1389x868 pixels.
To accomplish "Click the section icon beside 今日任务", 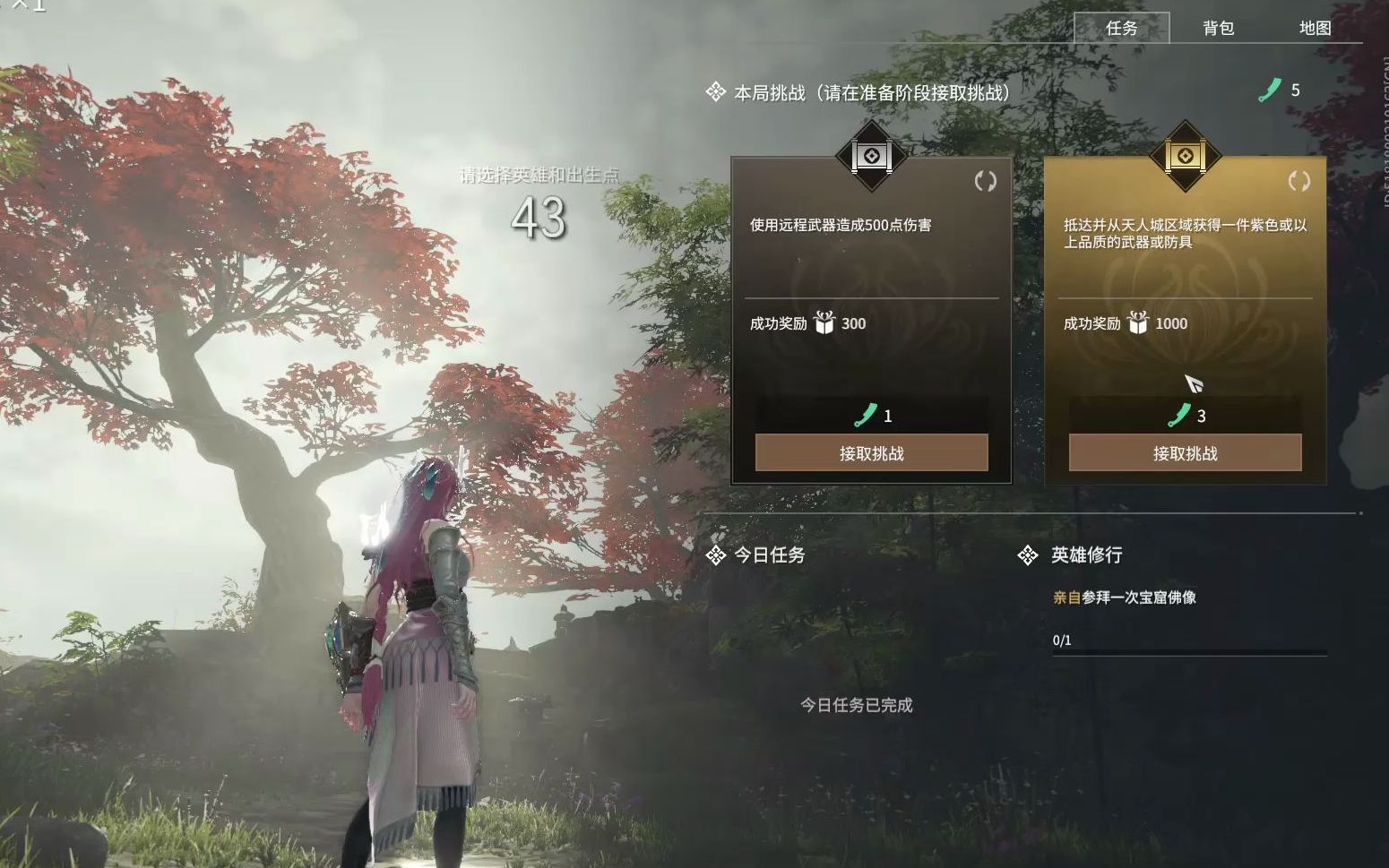I will (x=714, y=555).
